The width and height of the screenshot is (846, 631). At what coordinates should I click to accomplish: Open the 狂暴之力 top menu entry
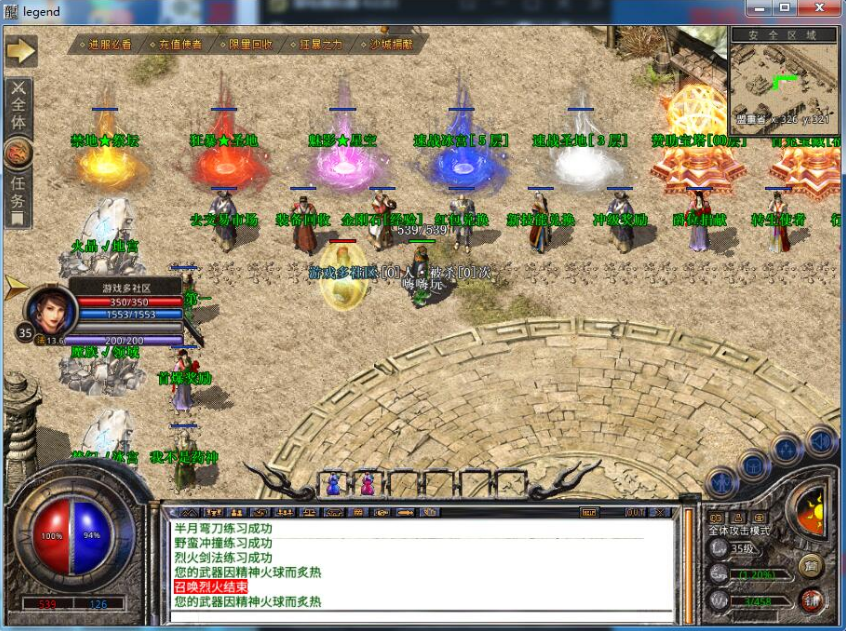(321, 44)
